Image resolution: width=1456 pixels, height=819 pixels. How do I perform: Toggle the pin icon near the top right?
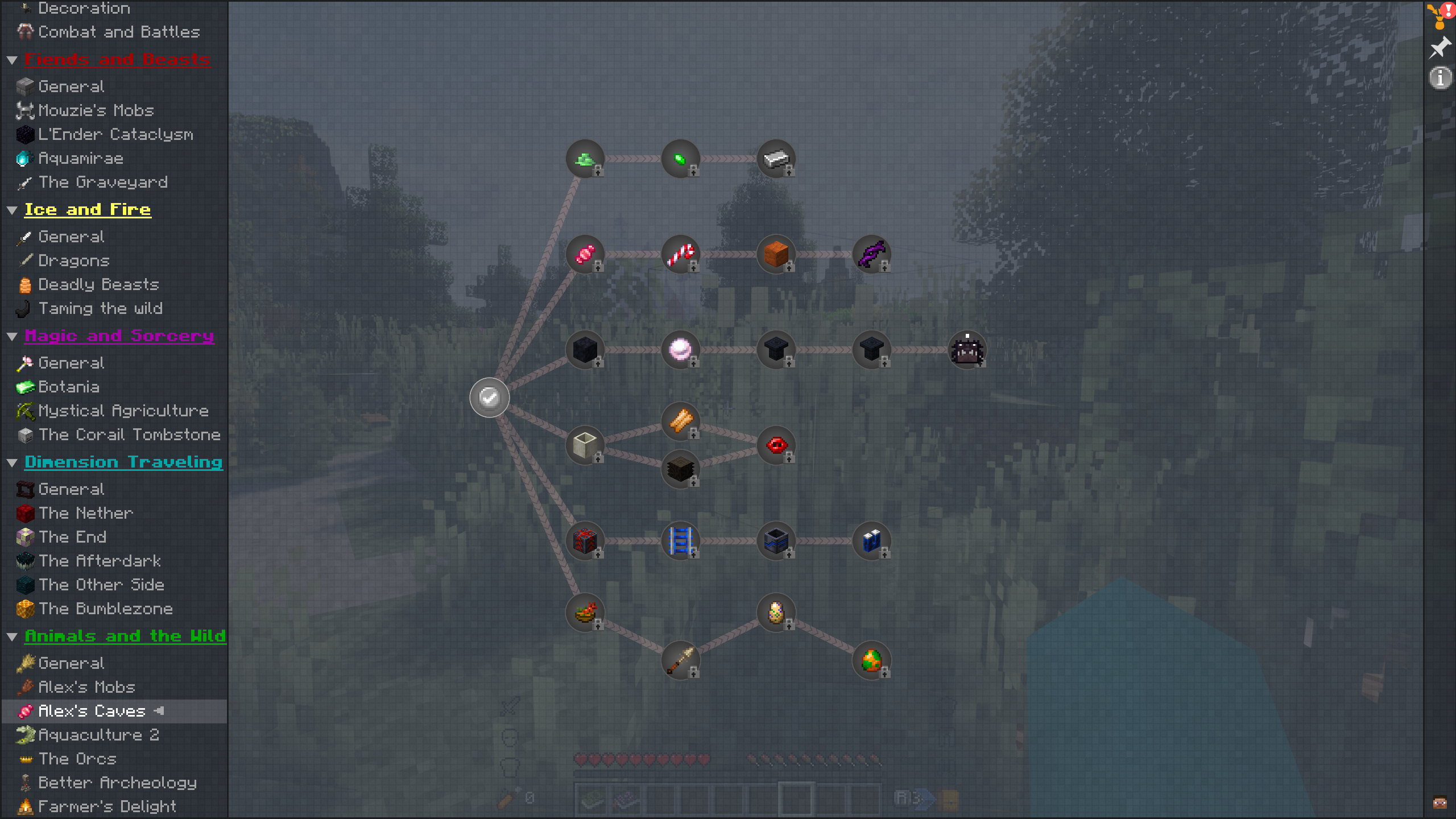click(x=1439, y=47)
